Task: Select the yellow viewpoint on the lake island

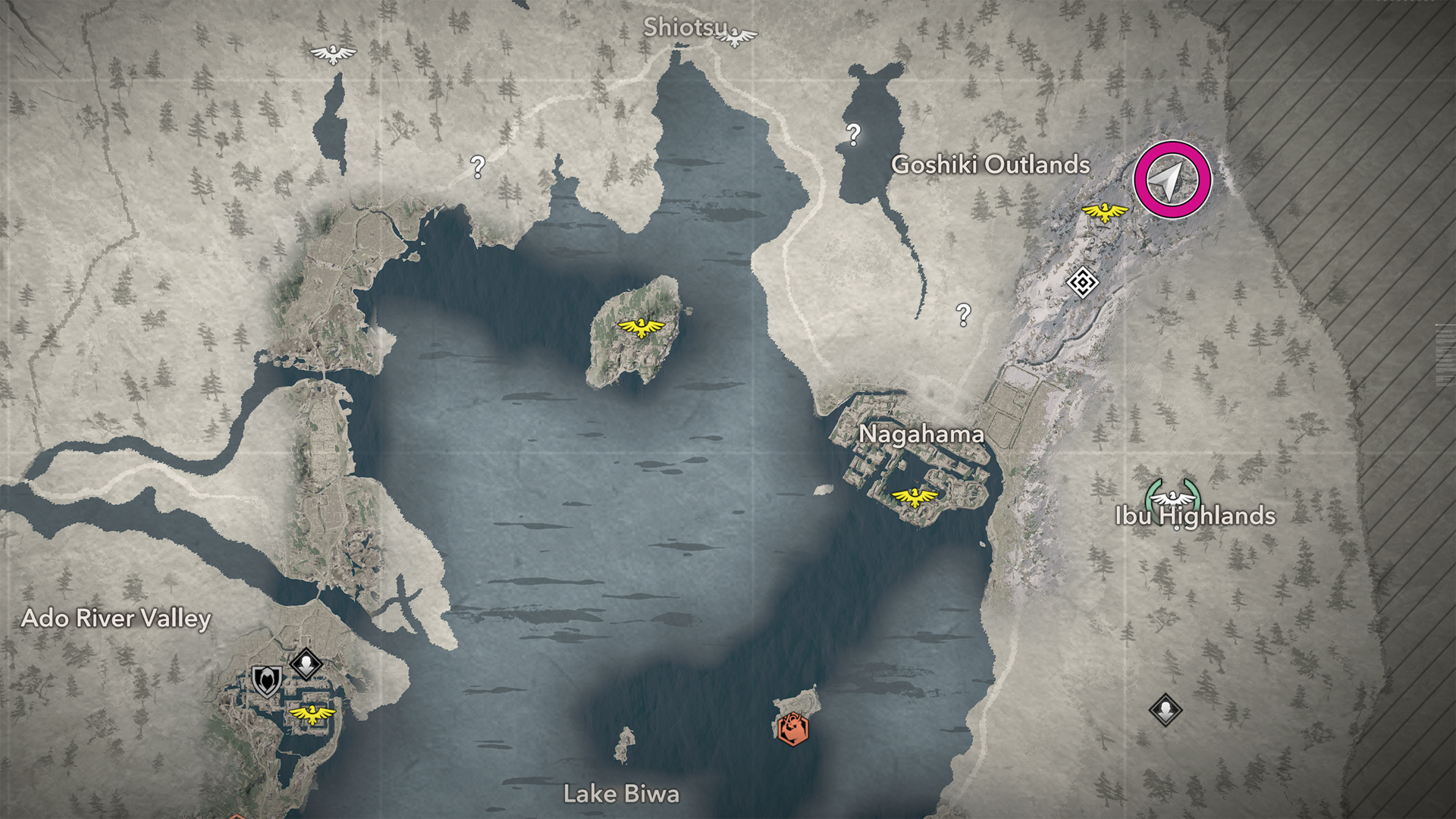Action: pos(641,328)
